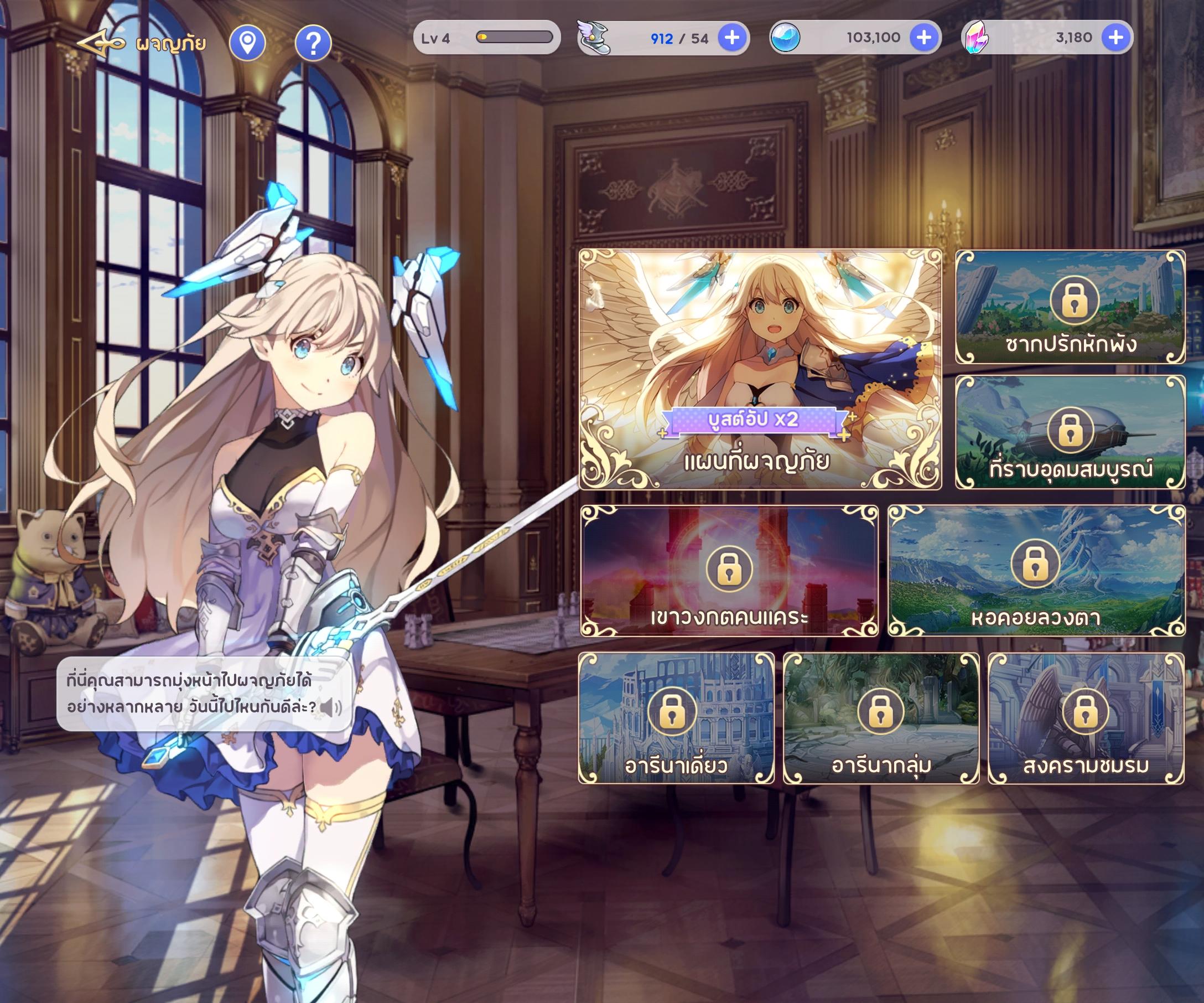Open the locked อารีนาเดี่ยว solo arena

point(676,718)
